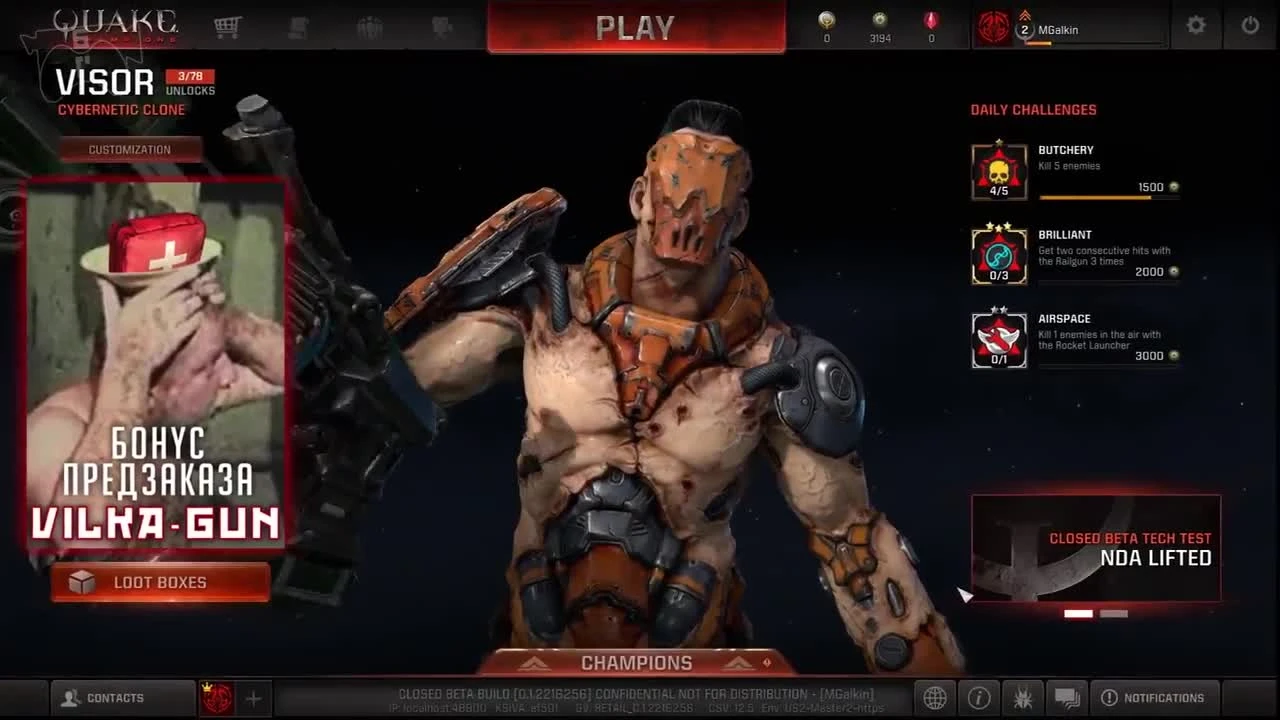Open the in-game store shopping cart
Viewport: 1280px width, 720px height.
[x=228, y=27]
